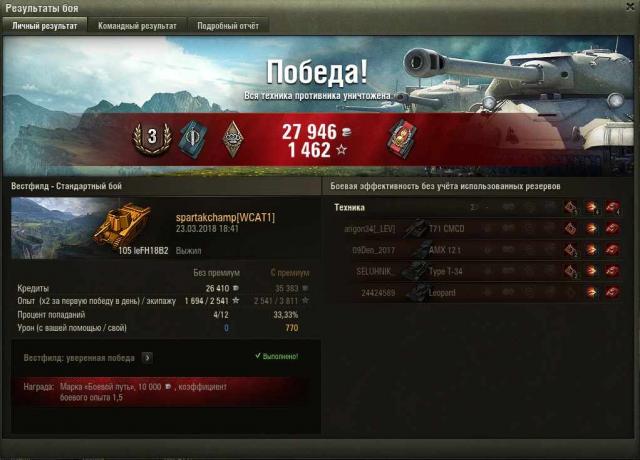Switch to the Командный результат tab
The width and height of the screenshot is (640, 460).
coord(136,26)
